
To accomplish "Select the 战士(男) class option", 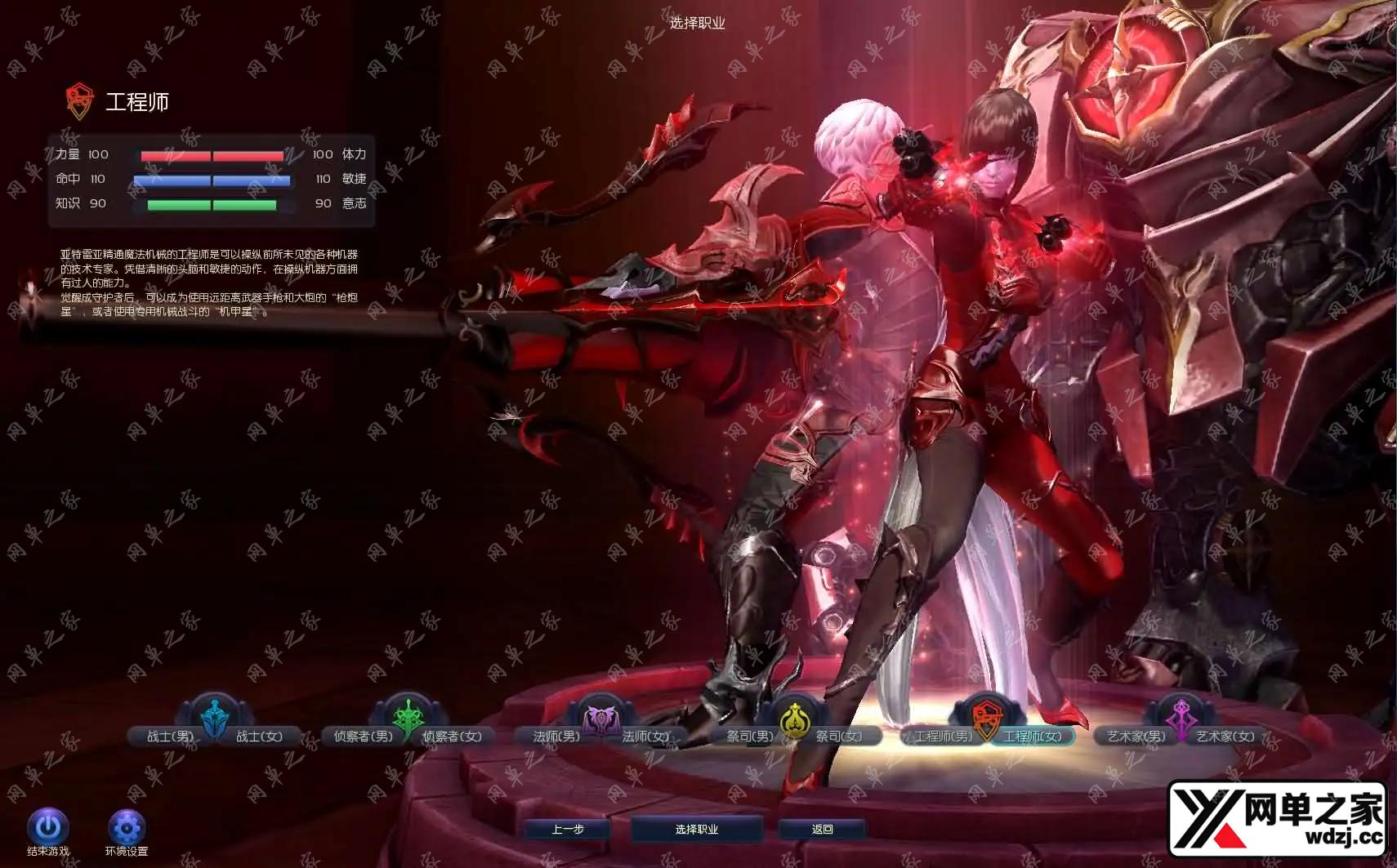I will [169, 737].
